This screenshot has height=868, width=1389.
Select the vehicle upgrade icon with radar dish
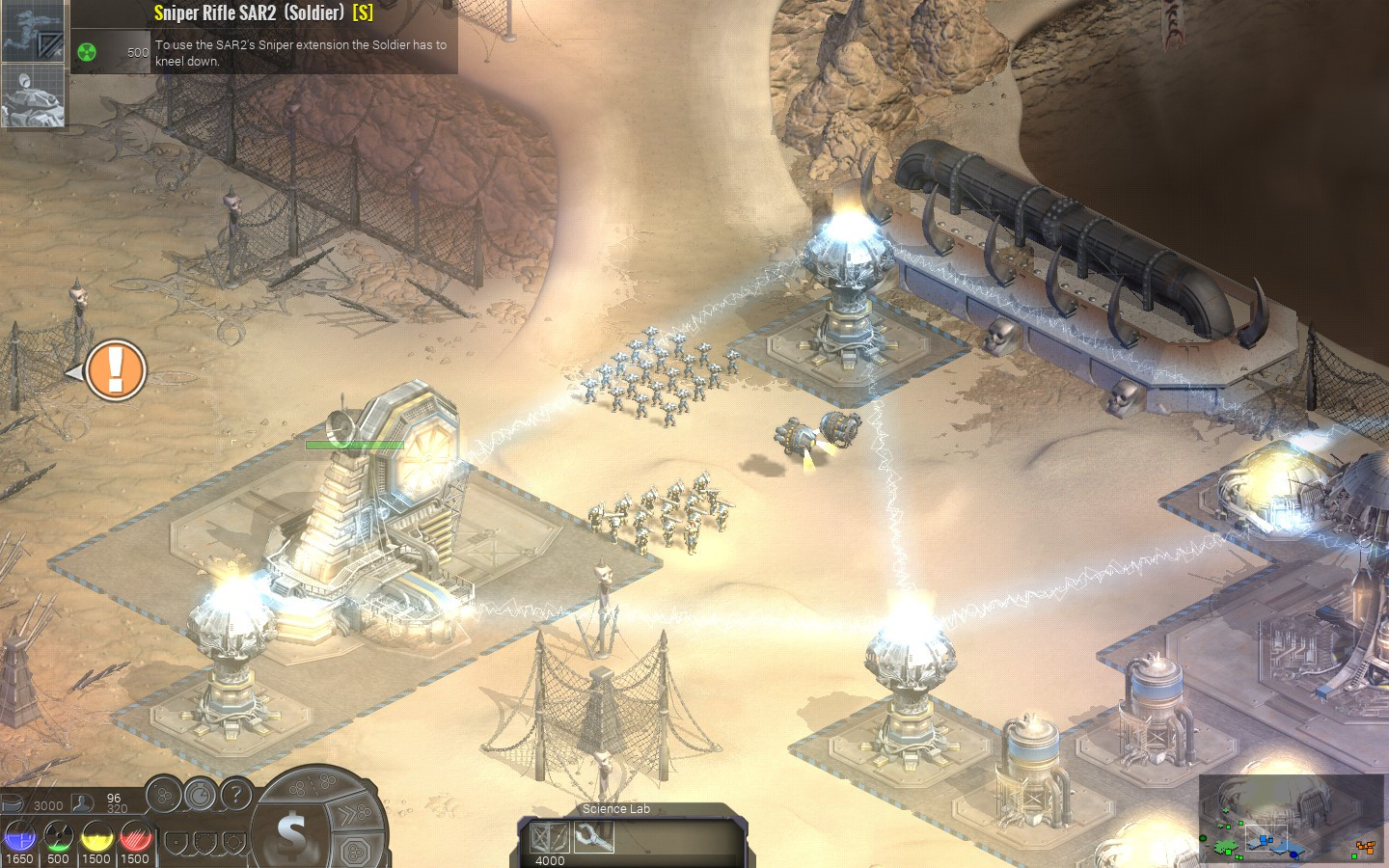pos(32,95)
